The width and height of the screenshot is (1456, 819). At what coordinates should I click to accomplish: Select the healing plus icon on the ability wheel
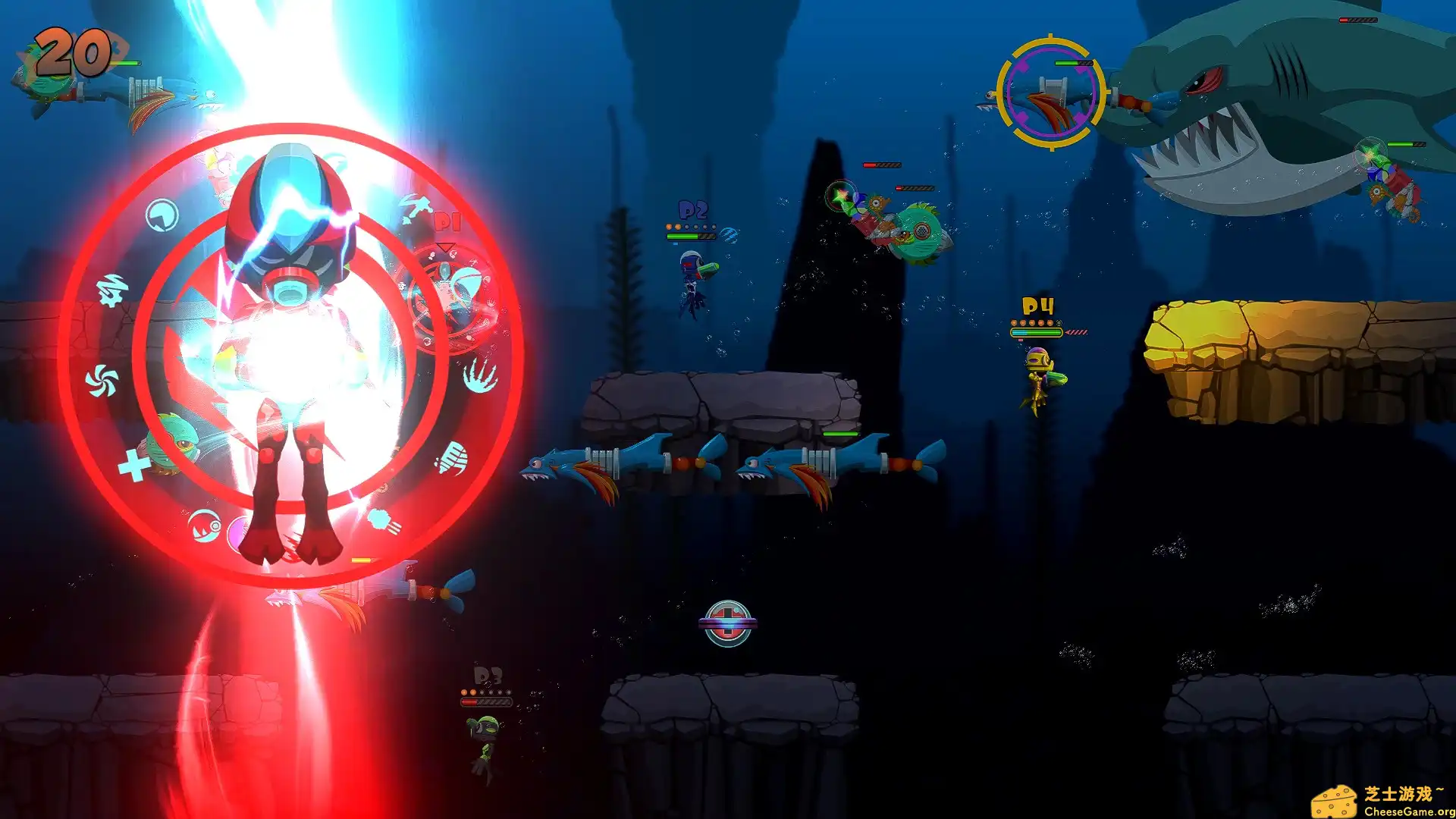(132, 463)
